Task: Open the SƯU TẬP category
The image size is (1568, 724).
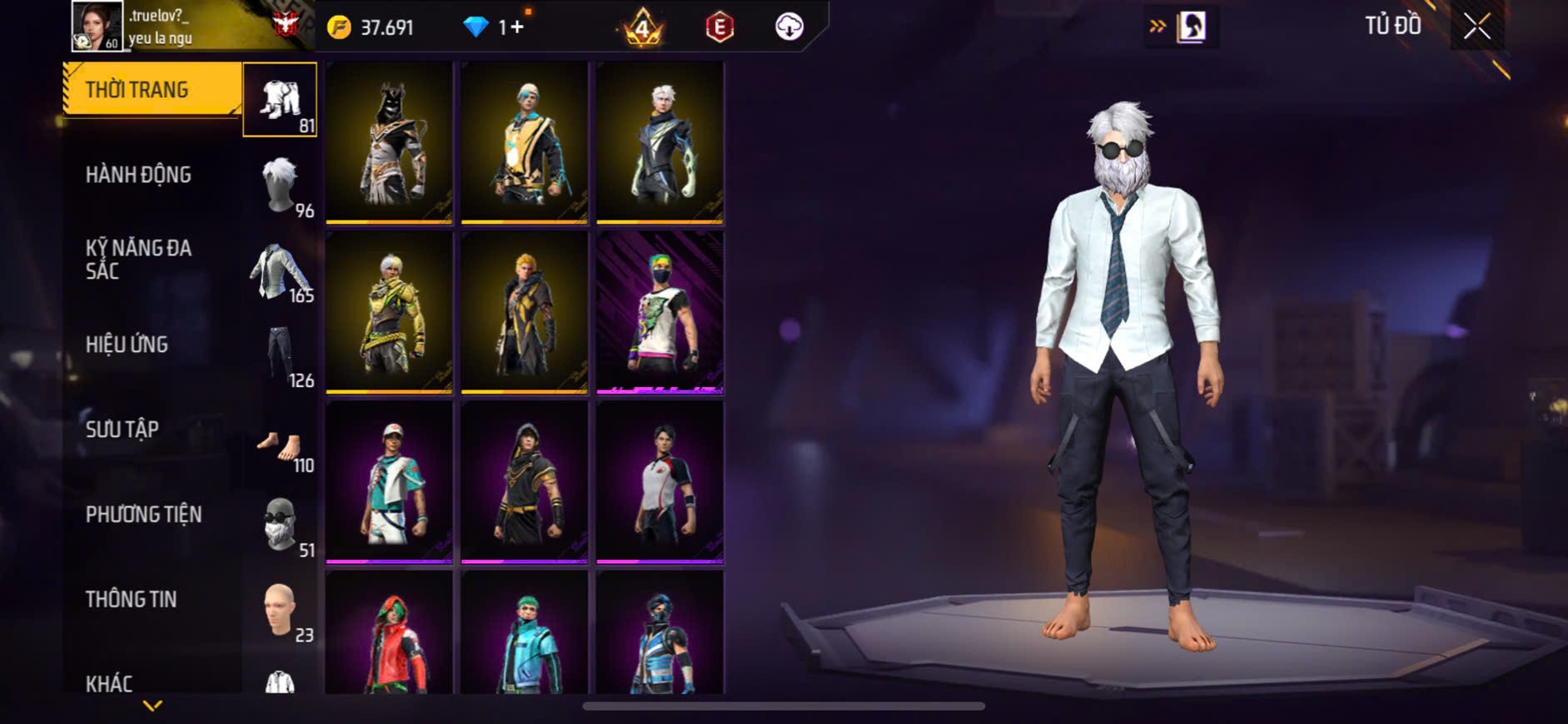Action: [x=122, y=429]
